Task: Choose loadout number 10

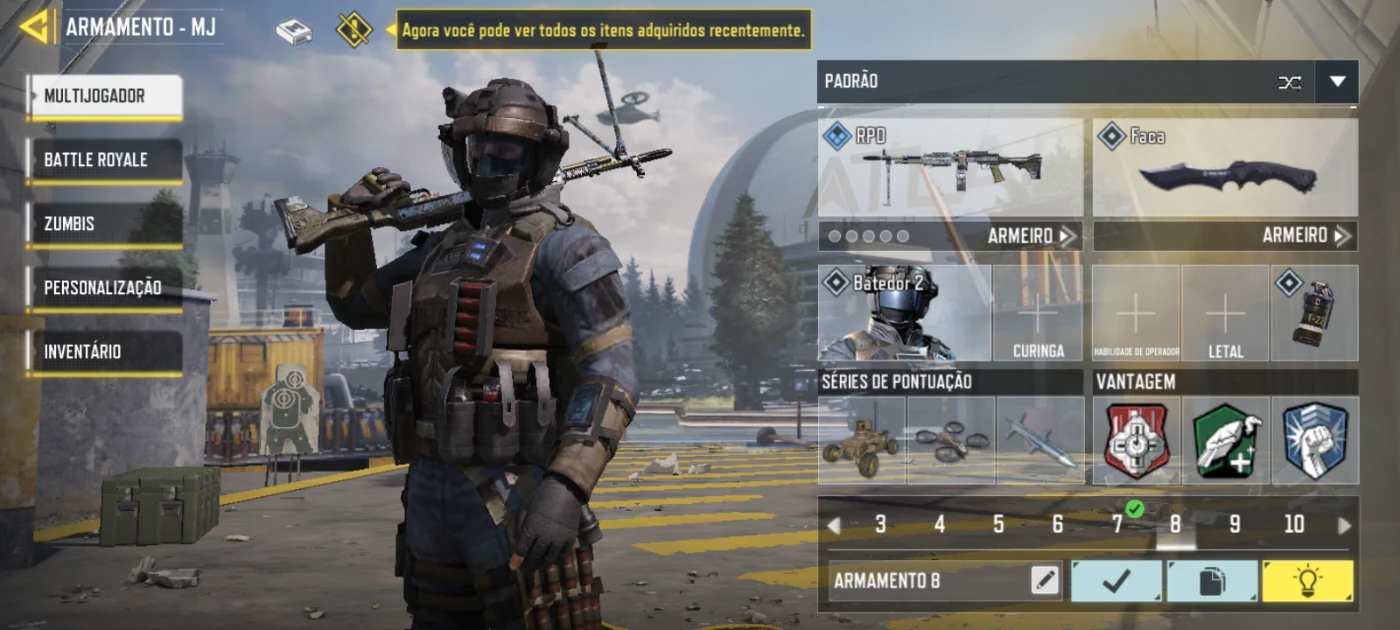Action: point(1294,525)
